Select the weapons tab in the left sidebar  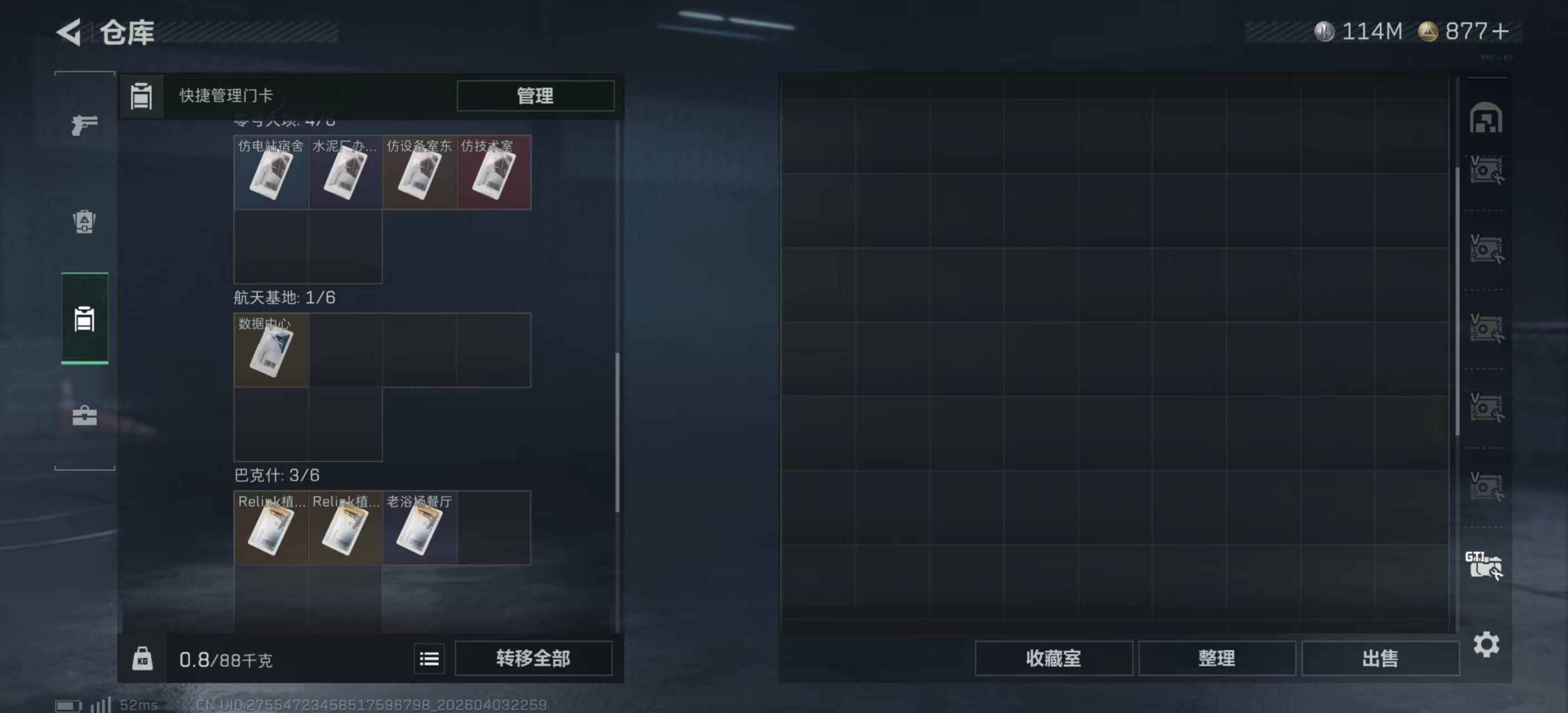[x=84, y=125]
